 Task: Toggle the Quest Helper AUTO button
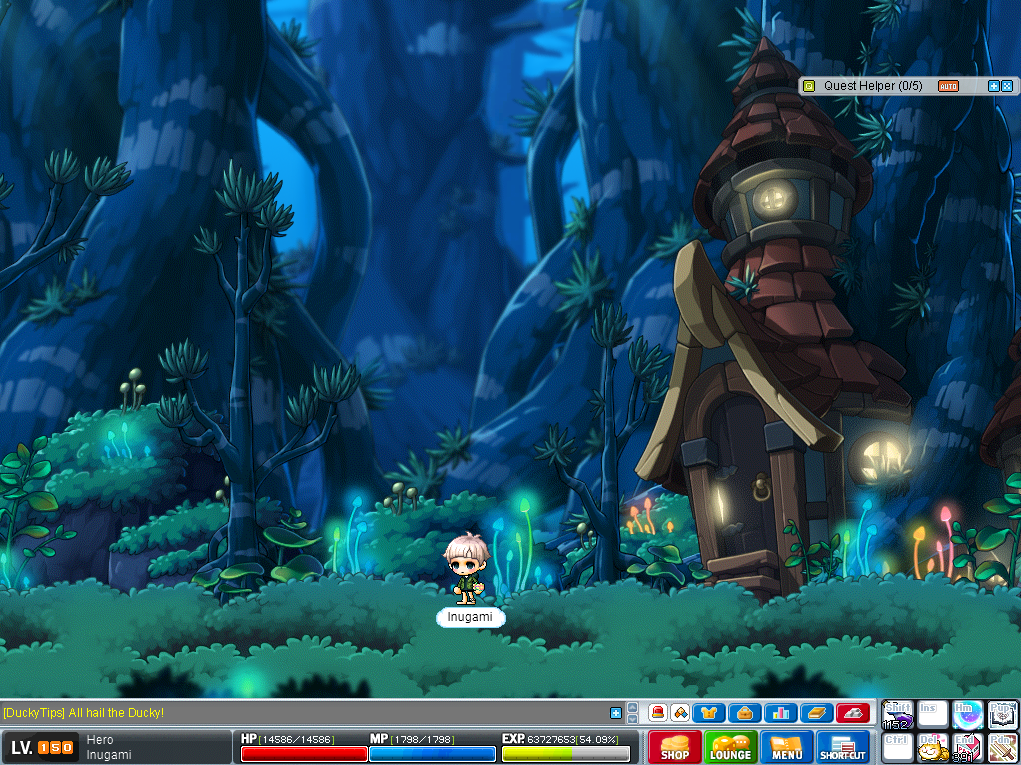click(948, 86)
